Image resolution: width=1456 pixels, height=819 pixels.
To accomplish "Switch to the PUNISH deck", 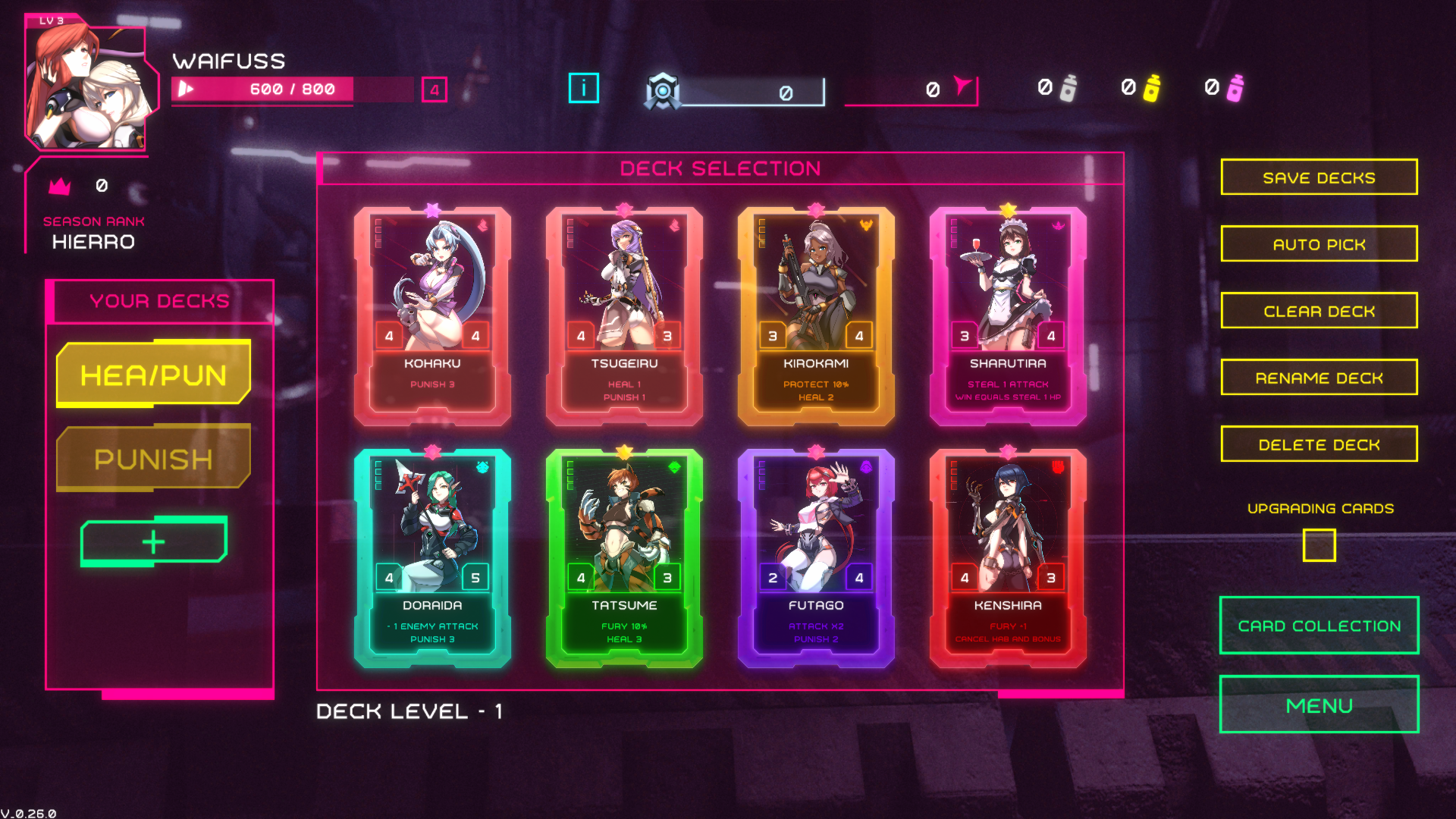I will (x=153, y=459).
